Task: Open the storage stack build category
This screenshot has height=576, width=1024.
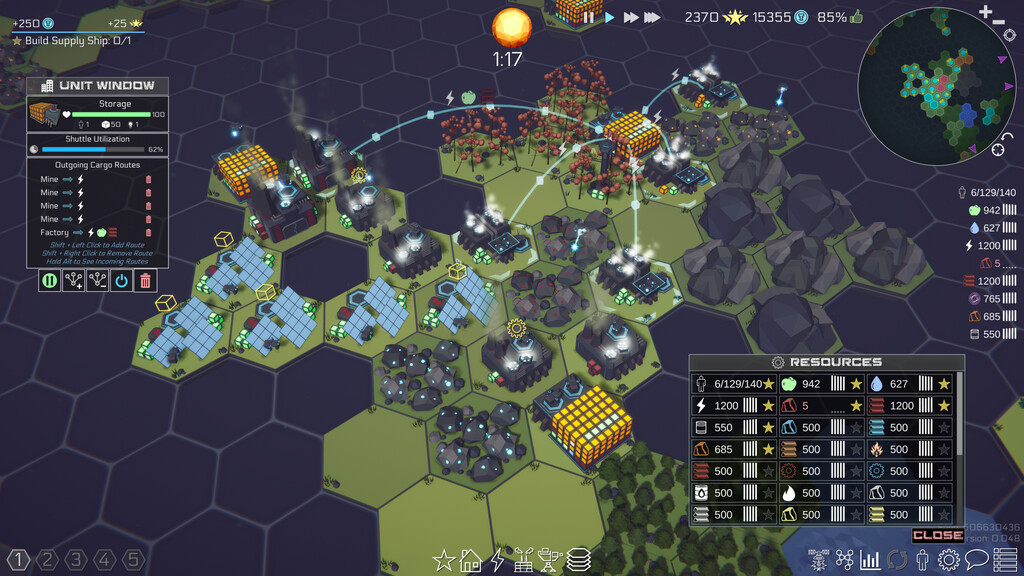Action: [x=578, y=561]
